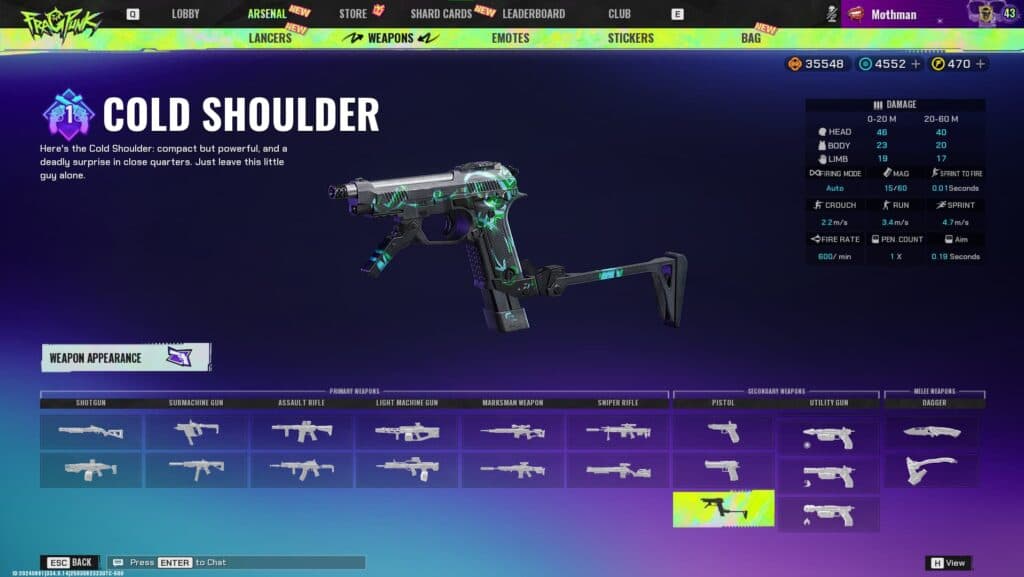This screenshot has height=577, width=1024.
Task: Pick the top dagger melee weapon tile
Action: click(932, 431)
